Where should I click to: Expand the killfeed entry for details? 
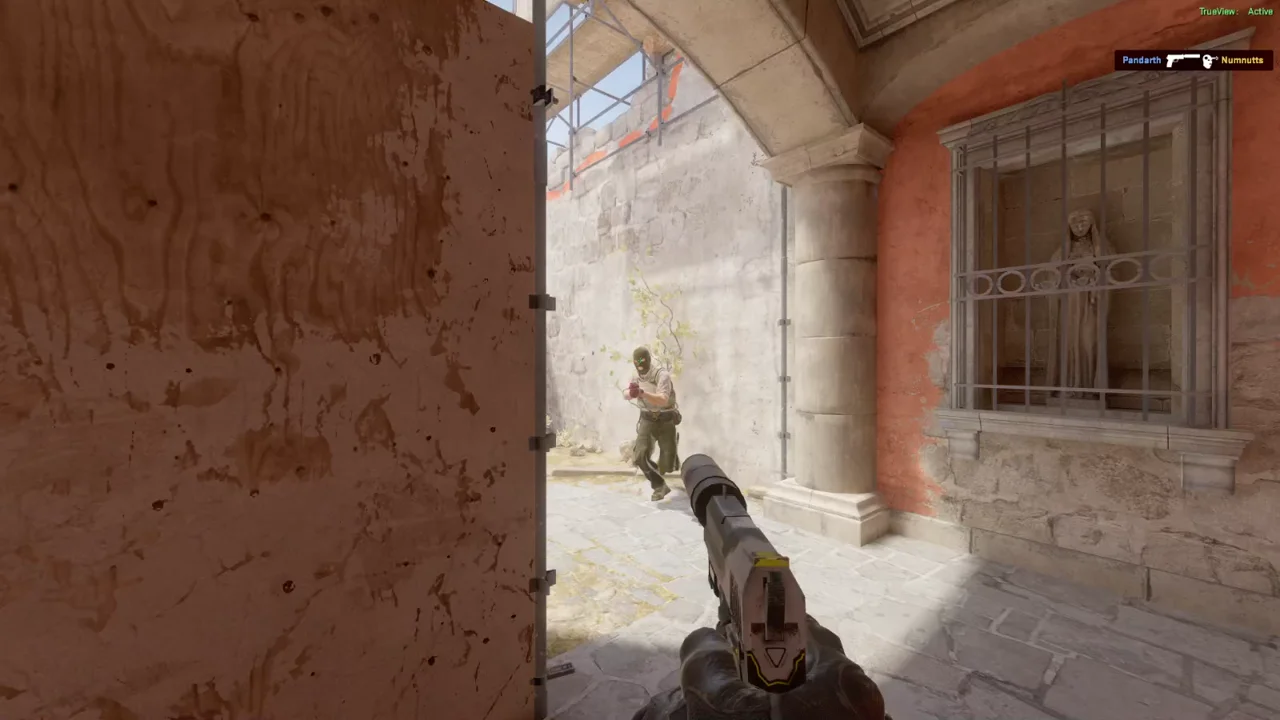coord(1192,60)
